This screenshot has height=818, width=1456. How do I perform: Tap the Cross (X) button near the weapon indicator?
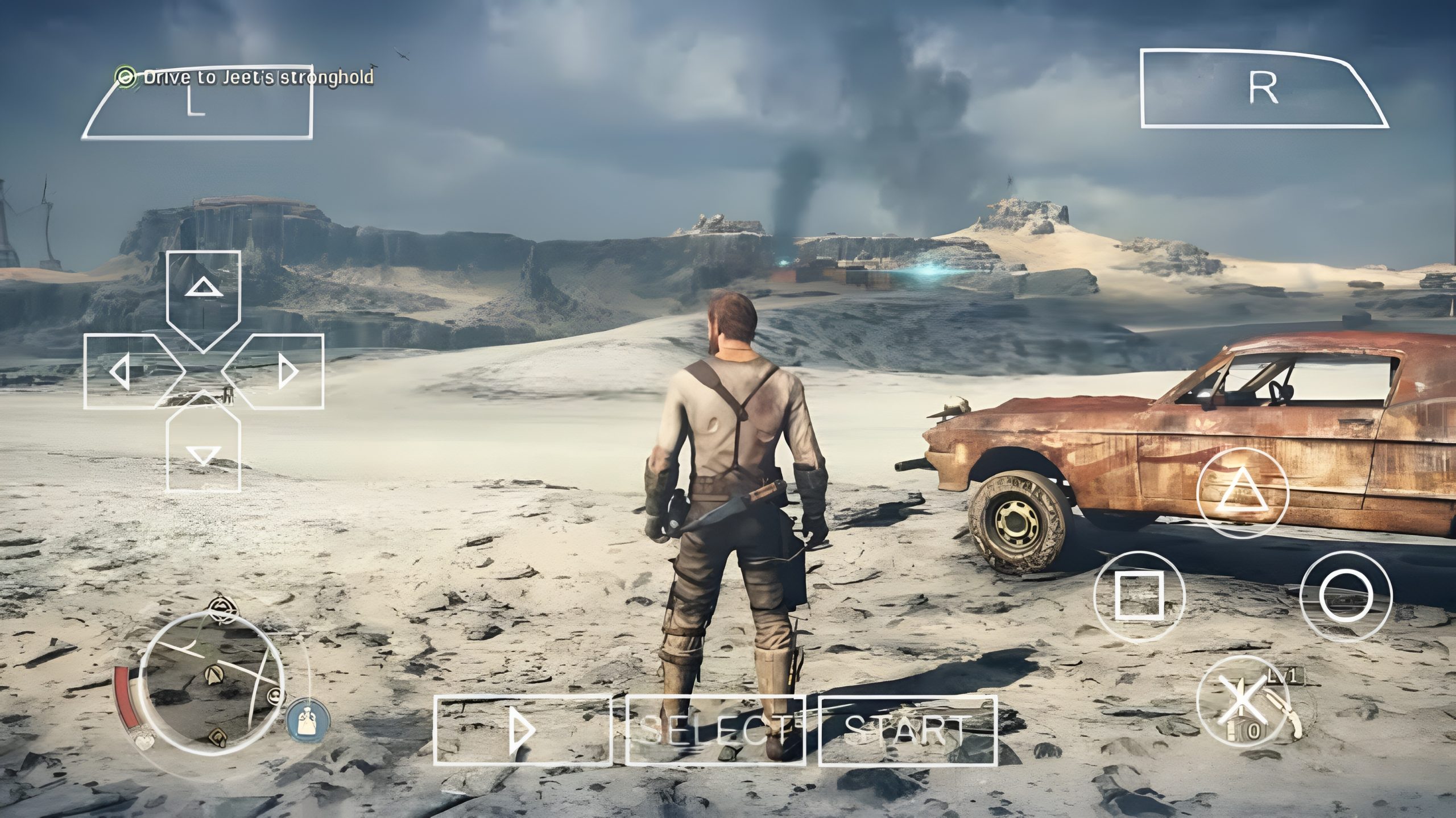click(1243, 700)
